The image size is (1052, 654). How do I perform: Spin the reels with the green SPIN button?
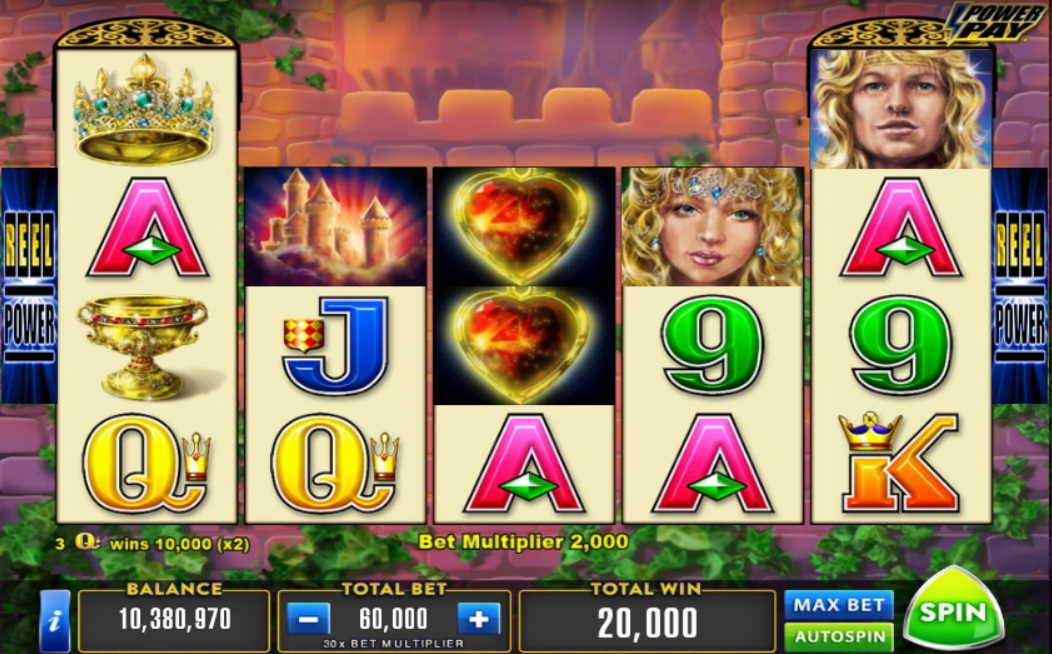click(952, 612)
